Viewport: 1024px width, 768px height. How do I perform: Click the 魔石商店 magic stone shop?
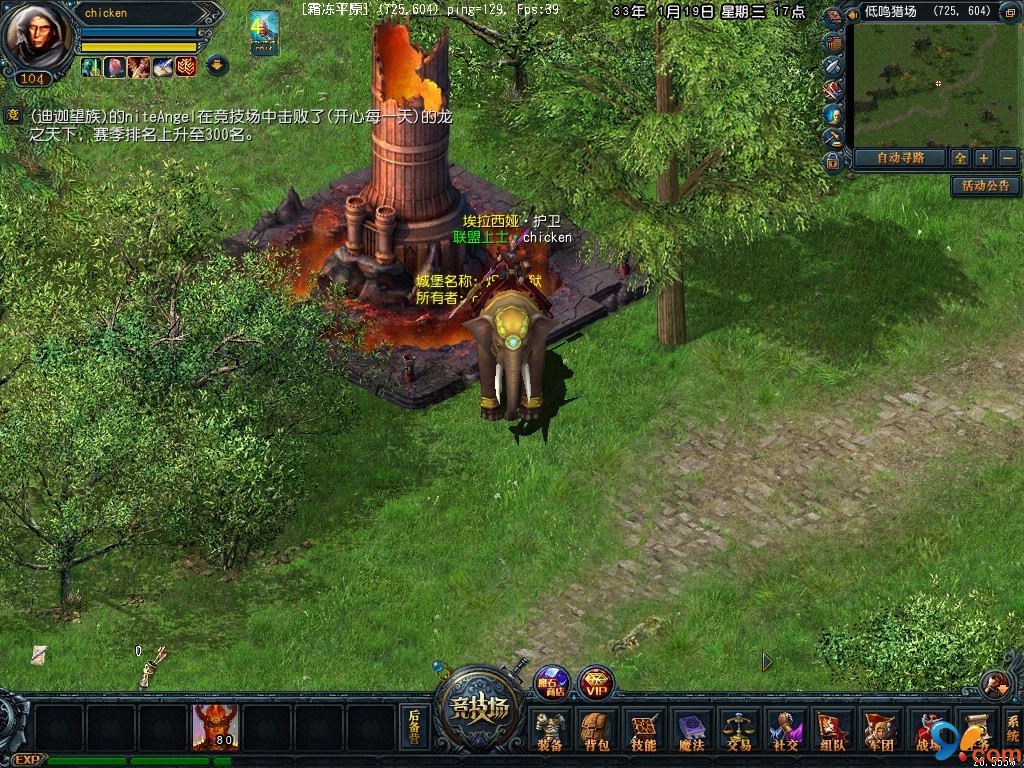pyautogui.click(x=551, y=682)
